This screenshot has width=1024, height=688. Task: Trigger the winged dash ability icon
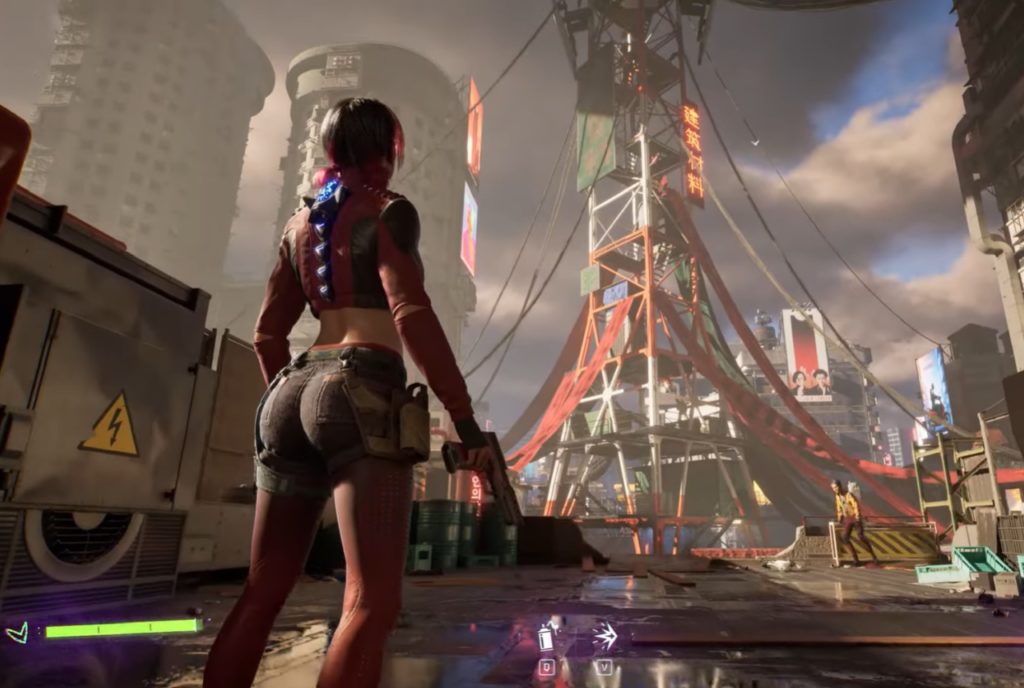pyautogui.click(x=604, y=635)
